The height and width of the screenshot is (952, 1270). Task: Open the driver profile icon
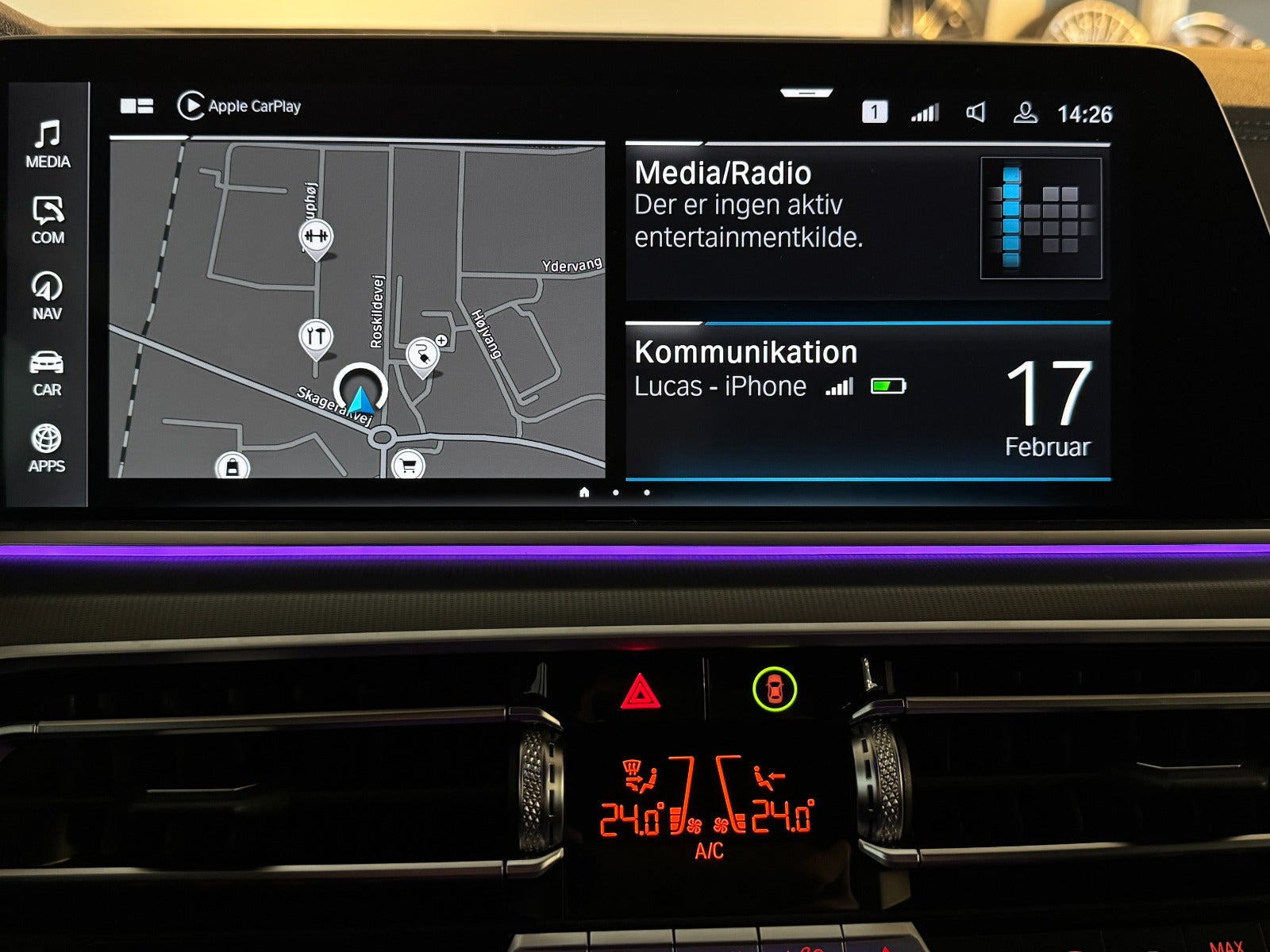[1025, 113]
